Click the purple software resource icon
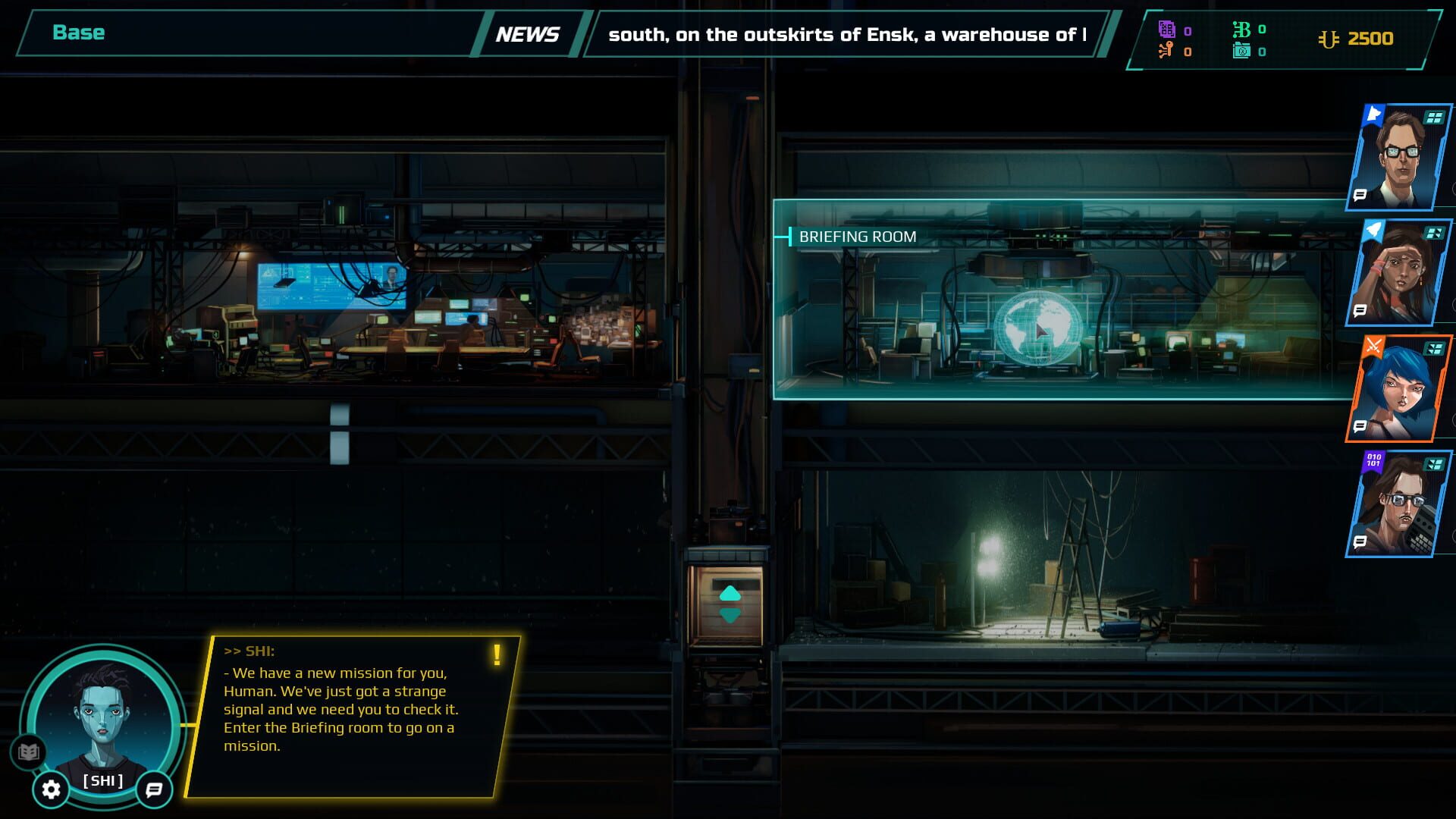 pos(1166,30)
